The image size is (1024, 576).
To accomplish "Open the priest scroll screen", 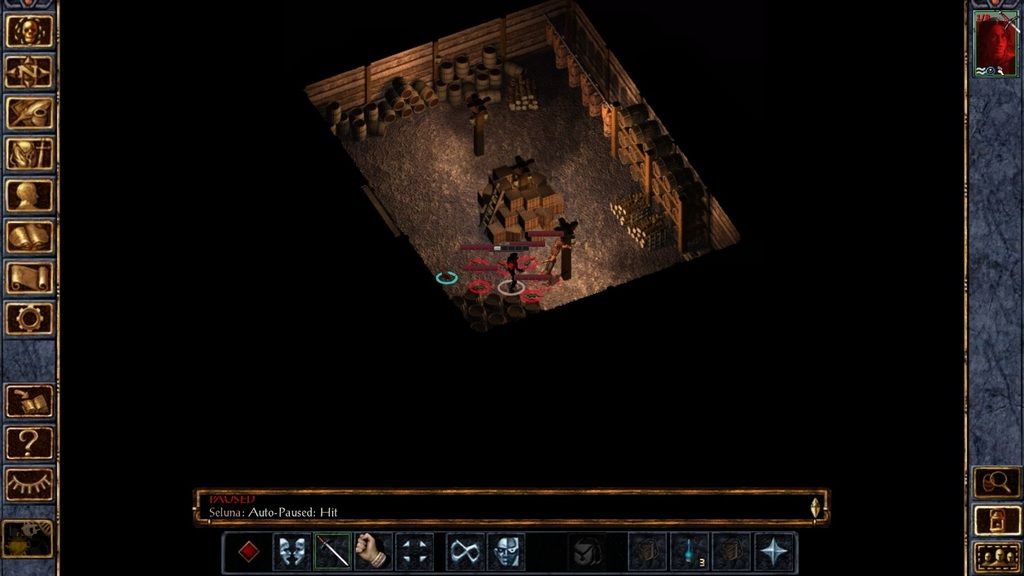I will (x=29, y=277).
